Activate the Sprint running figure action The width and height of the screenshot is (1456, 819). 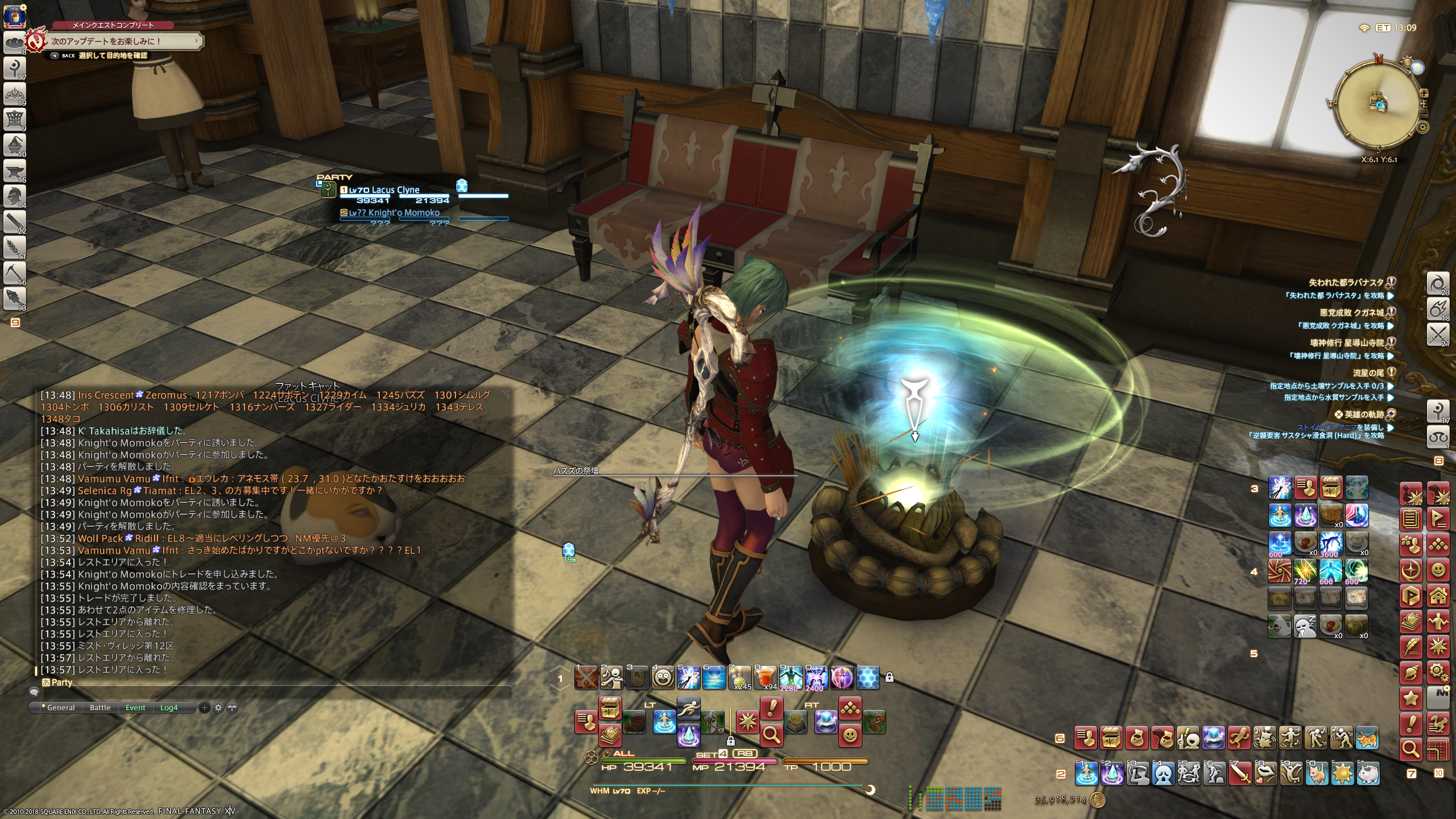pyautogui.click(x=689, y=709)
